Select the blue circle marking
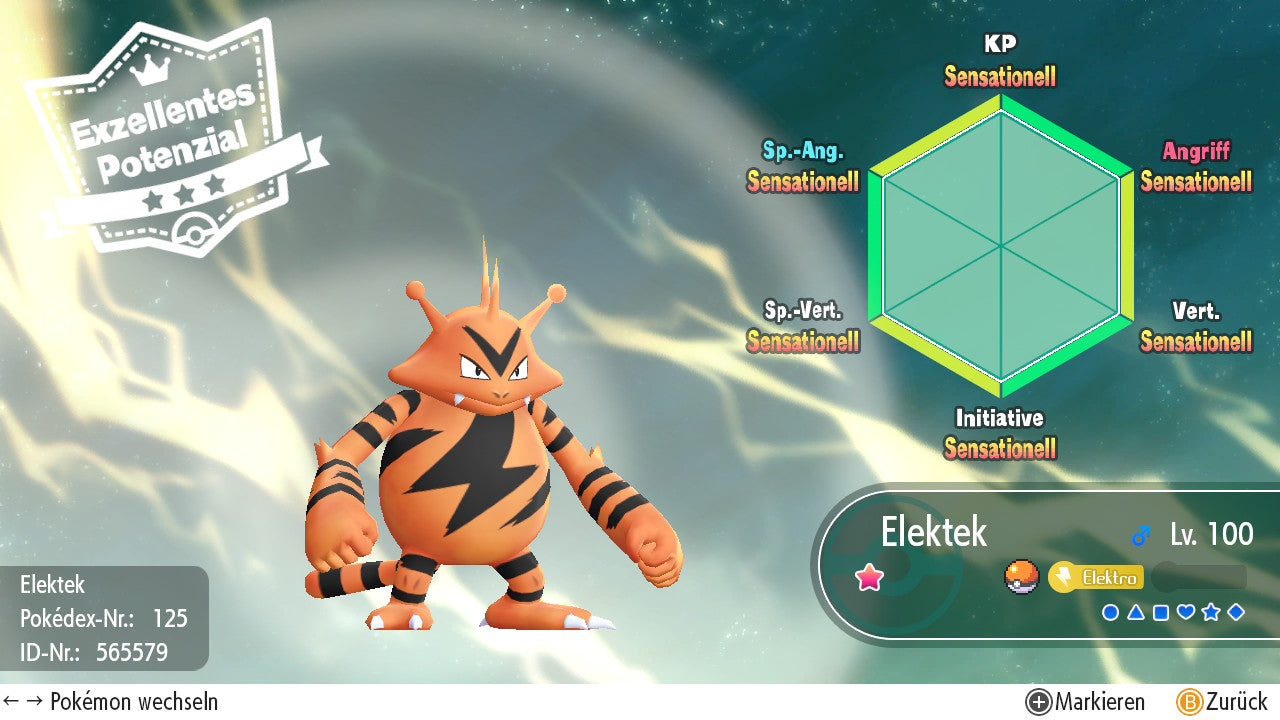 [x=1110, y=612]
